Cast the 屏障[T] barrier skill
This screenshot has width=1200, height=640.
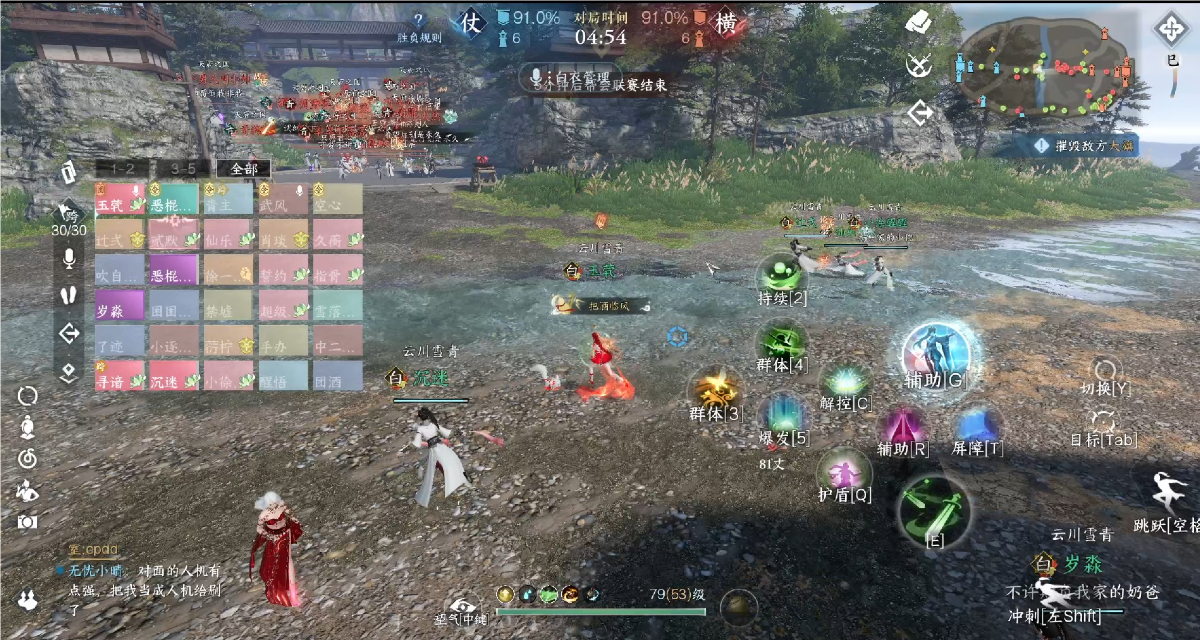(x=977, y=427)
